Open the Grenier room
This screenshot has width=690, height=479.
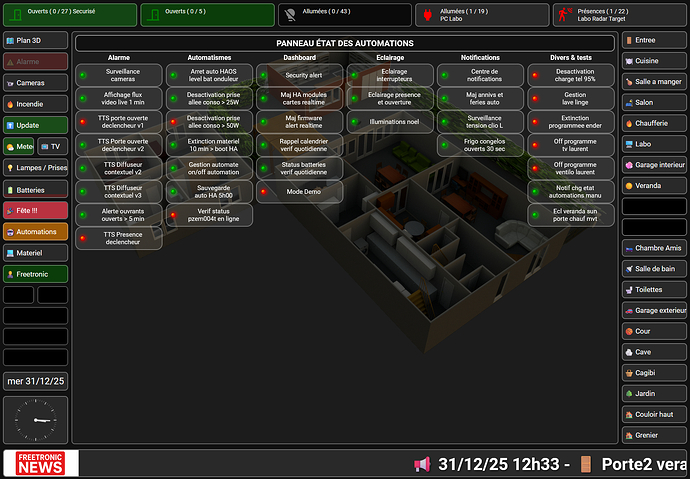click(x=655, y=435)
